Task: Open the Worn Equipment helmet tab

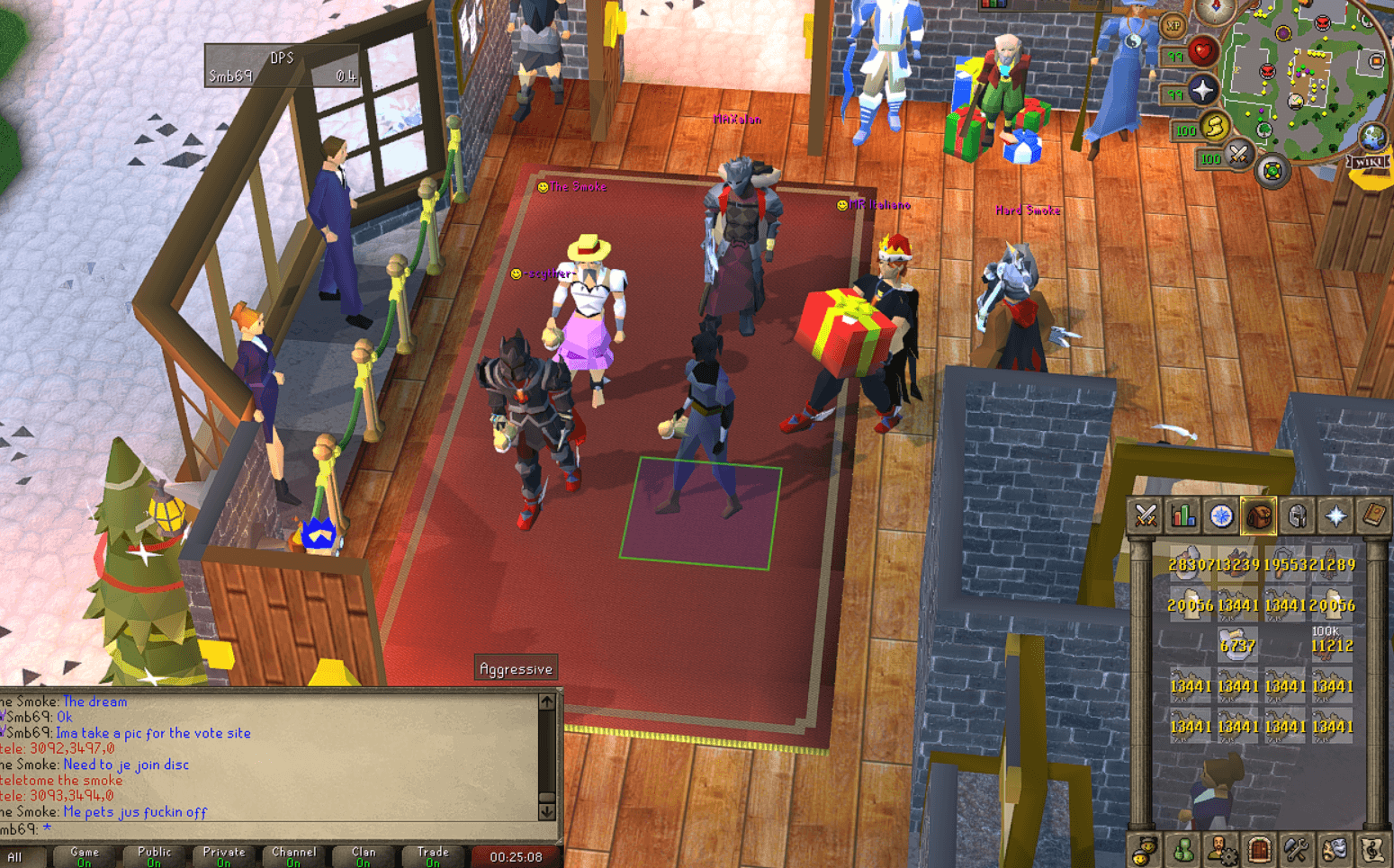Action: [x=1297, y=516]
